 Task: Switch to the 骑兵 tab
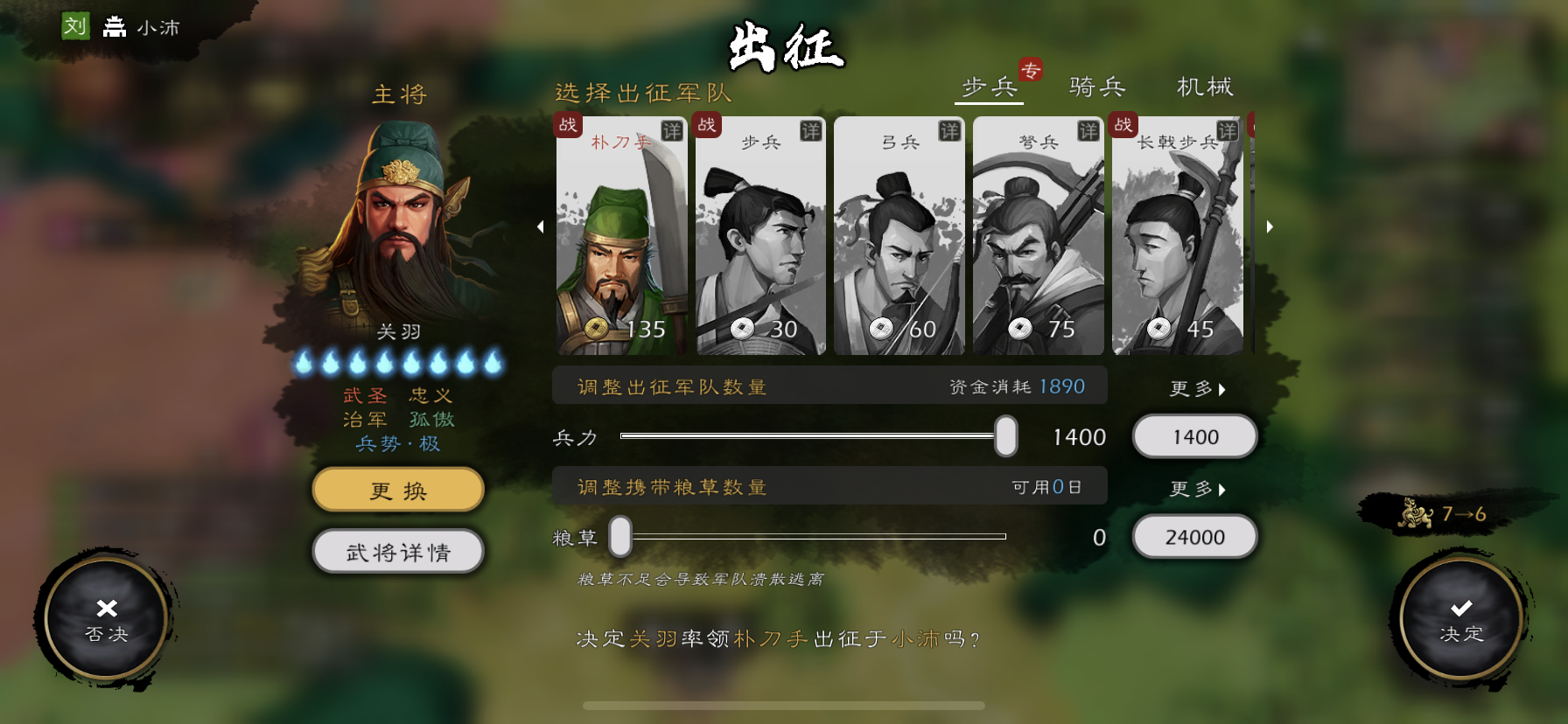pyautogui.click(x=1095, y=87)
